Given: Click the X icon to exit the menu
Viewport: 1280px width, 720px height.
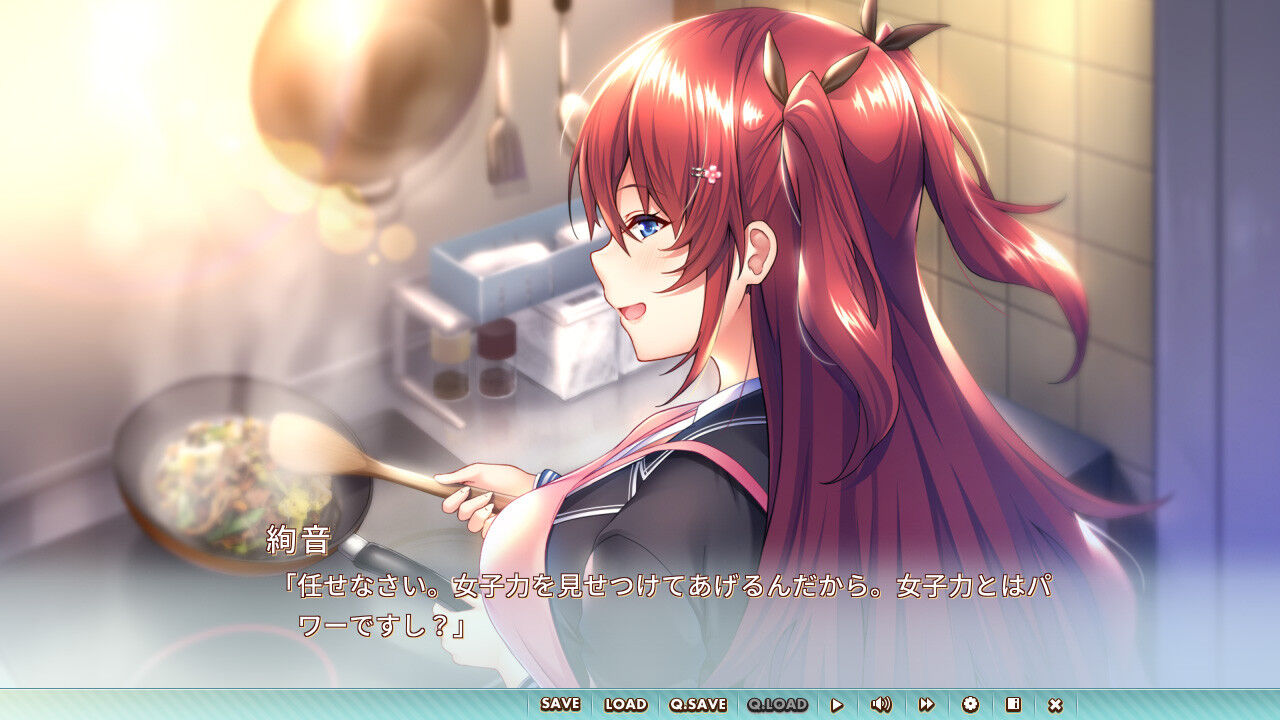Looking at the screenshot, I should 1056,703.
